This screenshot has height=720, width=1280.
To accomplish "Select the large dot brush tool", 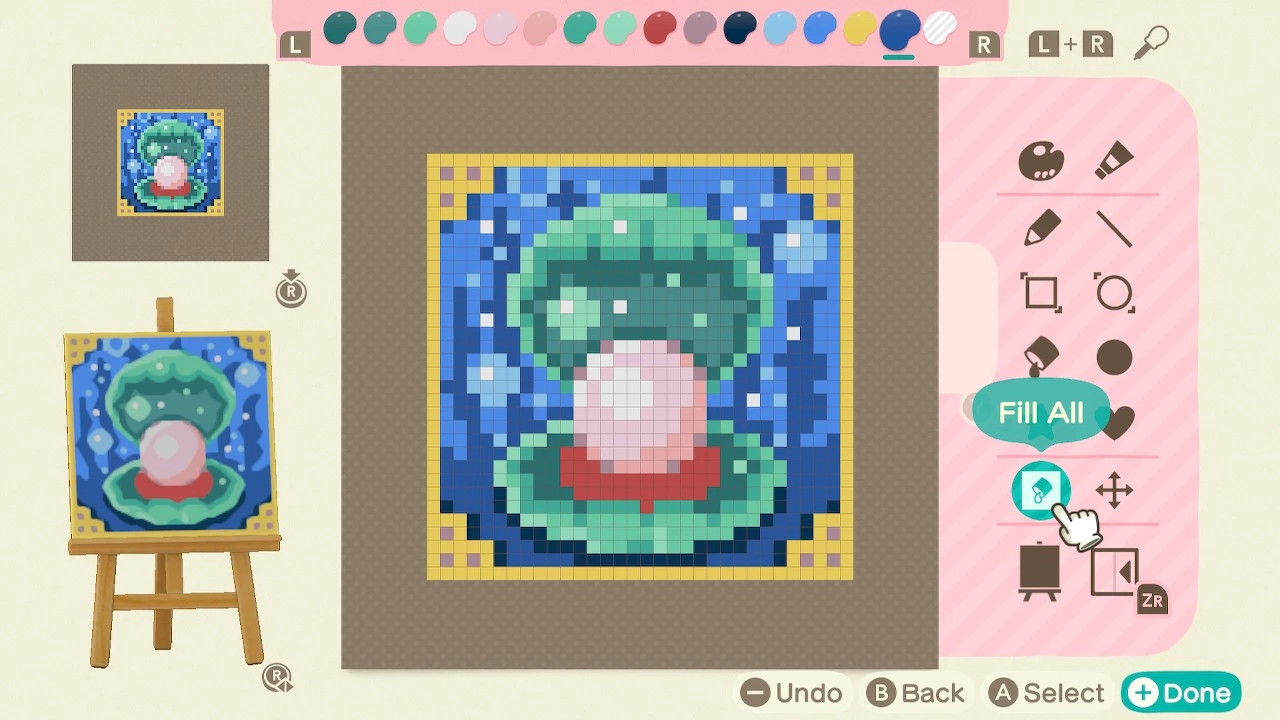I will 1113,356.
